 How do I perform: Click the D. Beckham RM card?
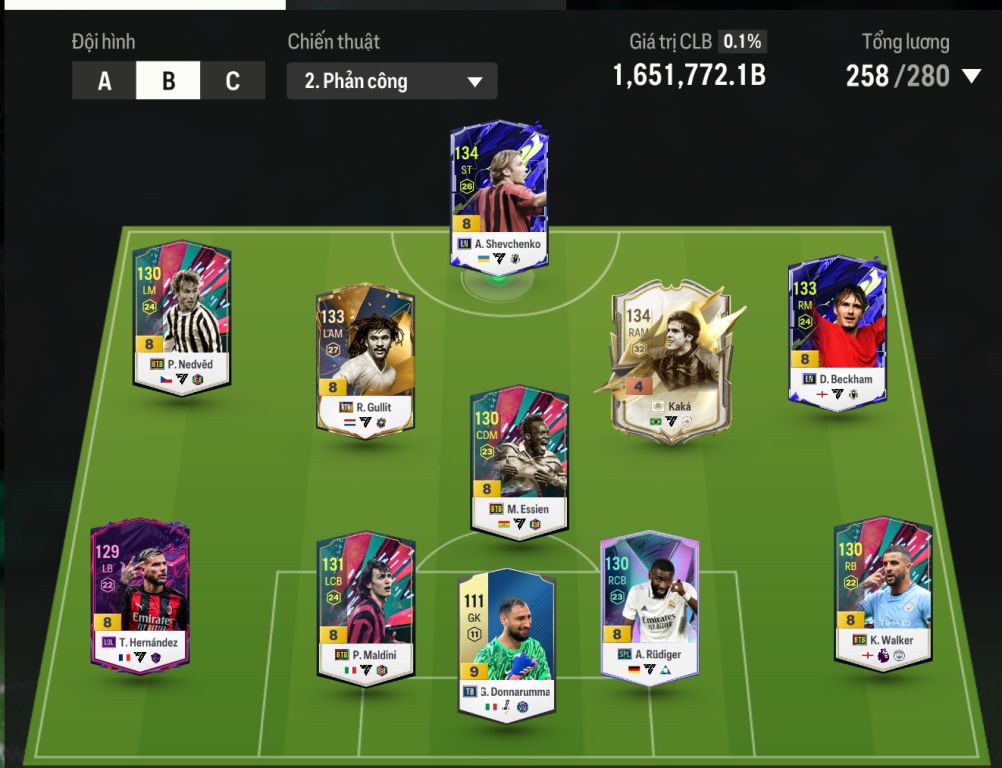(837, 330)
